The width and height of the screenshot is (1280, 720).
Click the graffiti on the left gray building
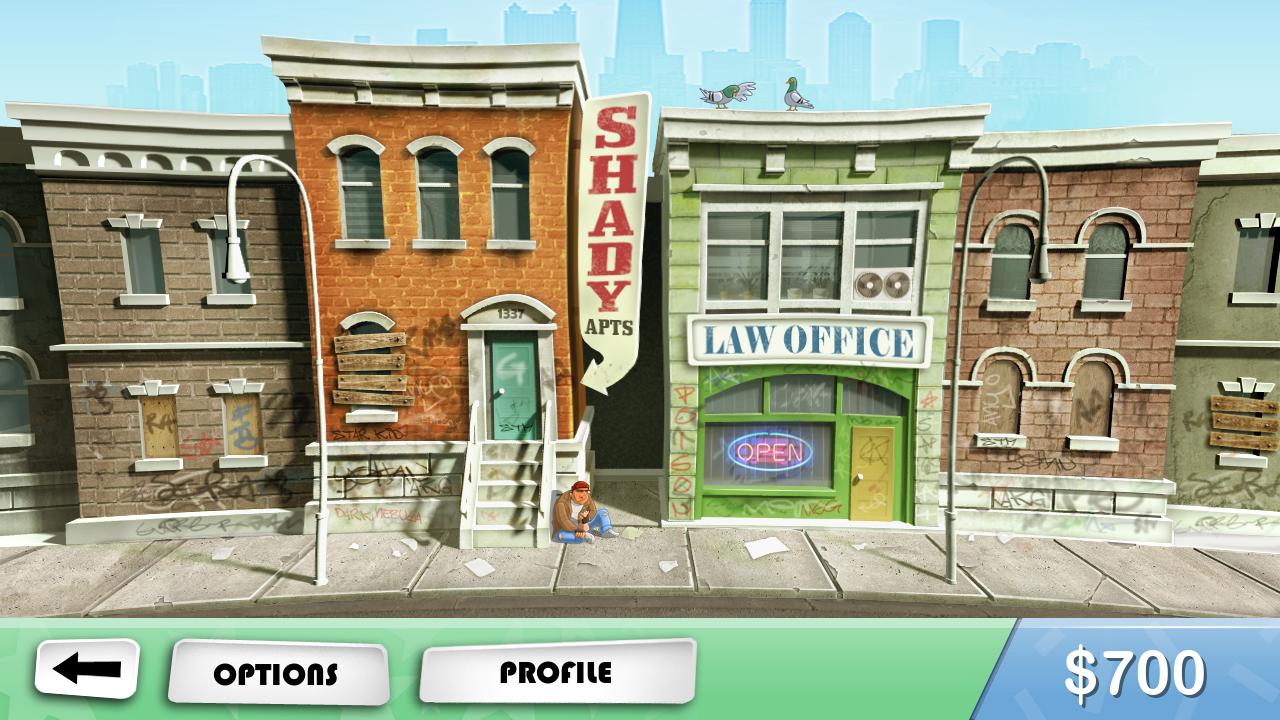click(200, 490)
